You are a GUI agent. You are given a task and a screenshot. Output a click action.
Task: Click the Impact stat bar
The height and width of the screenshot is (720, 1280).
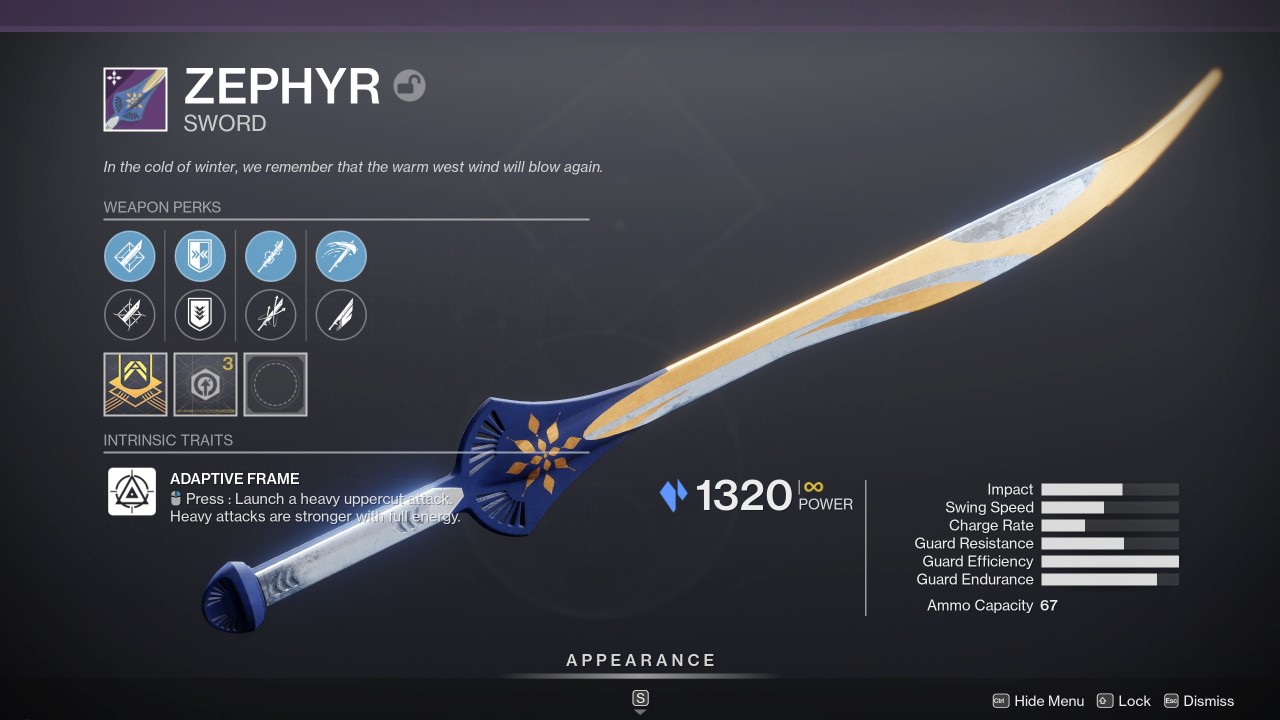click(1110, 489)
